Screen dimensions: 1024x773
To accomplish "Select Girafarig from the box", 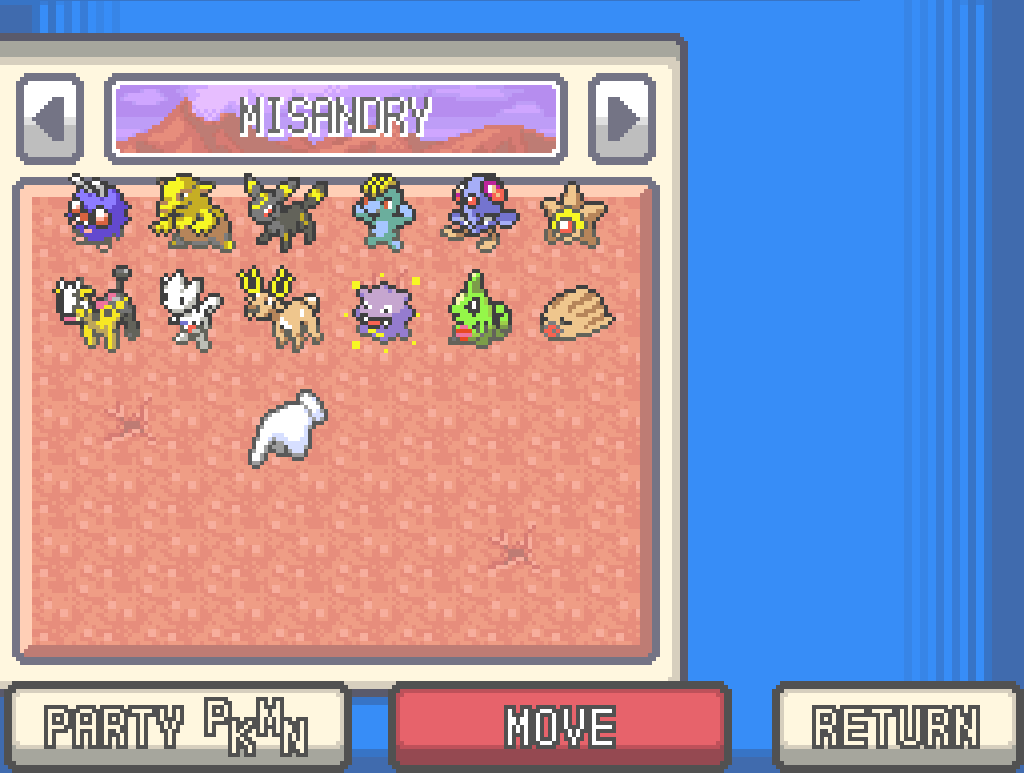I will click(97, 309).
